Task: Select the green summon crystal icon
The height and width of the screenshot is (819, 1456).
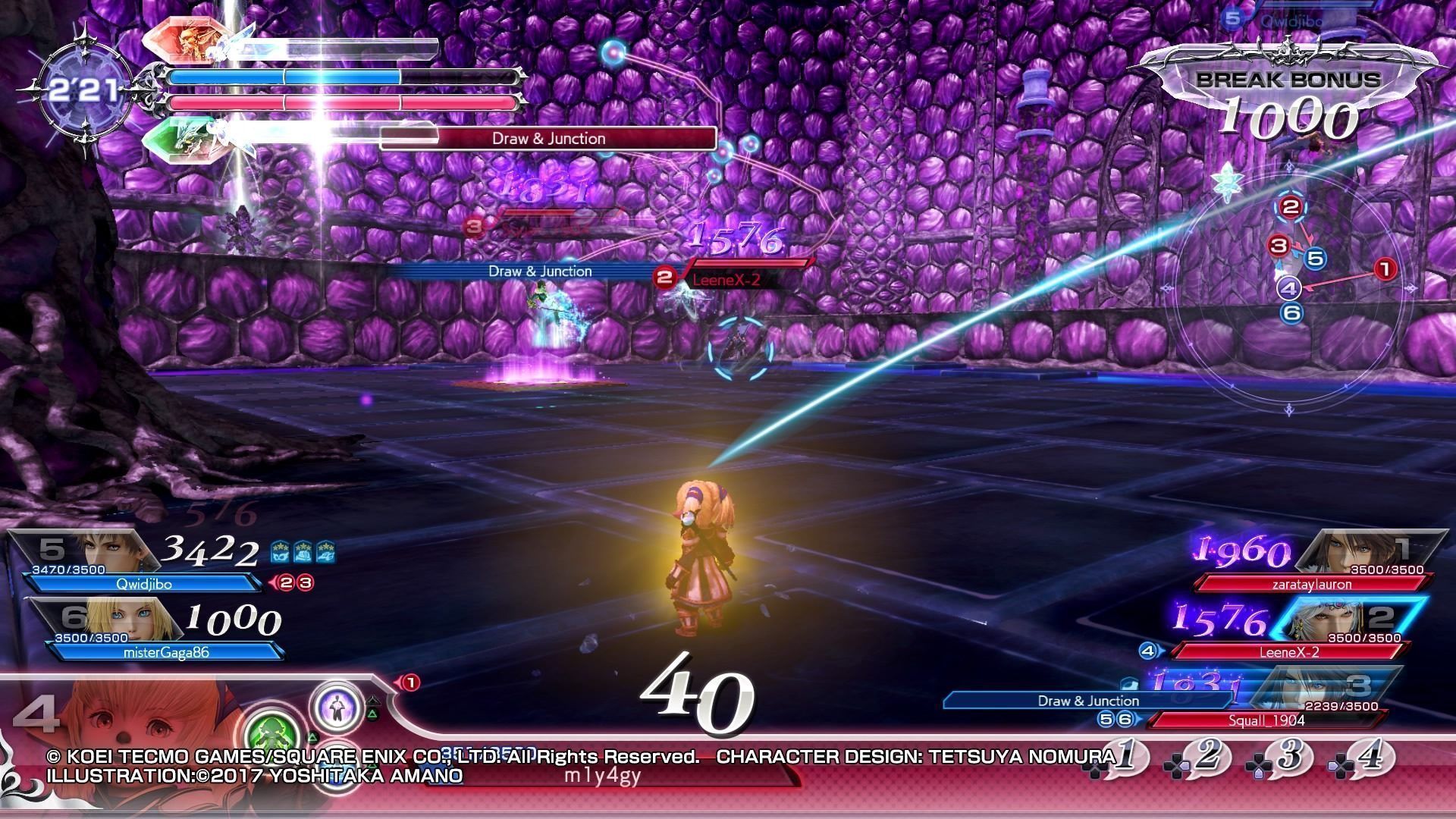Action: 184,135
